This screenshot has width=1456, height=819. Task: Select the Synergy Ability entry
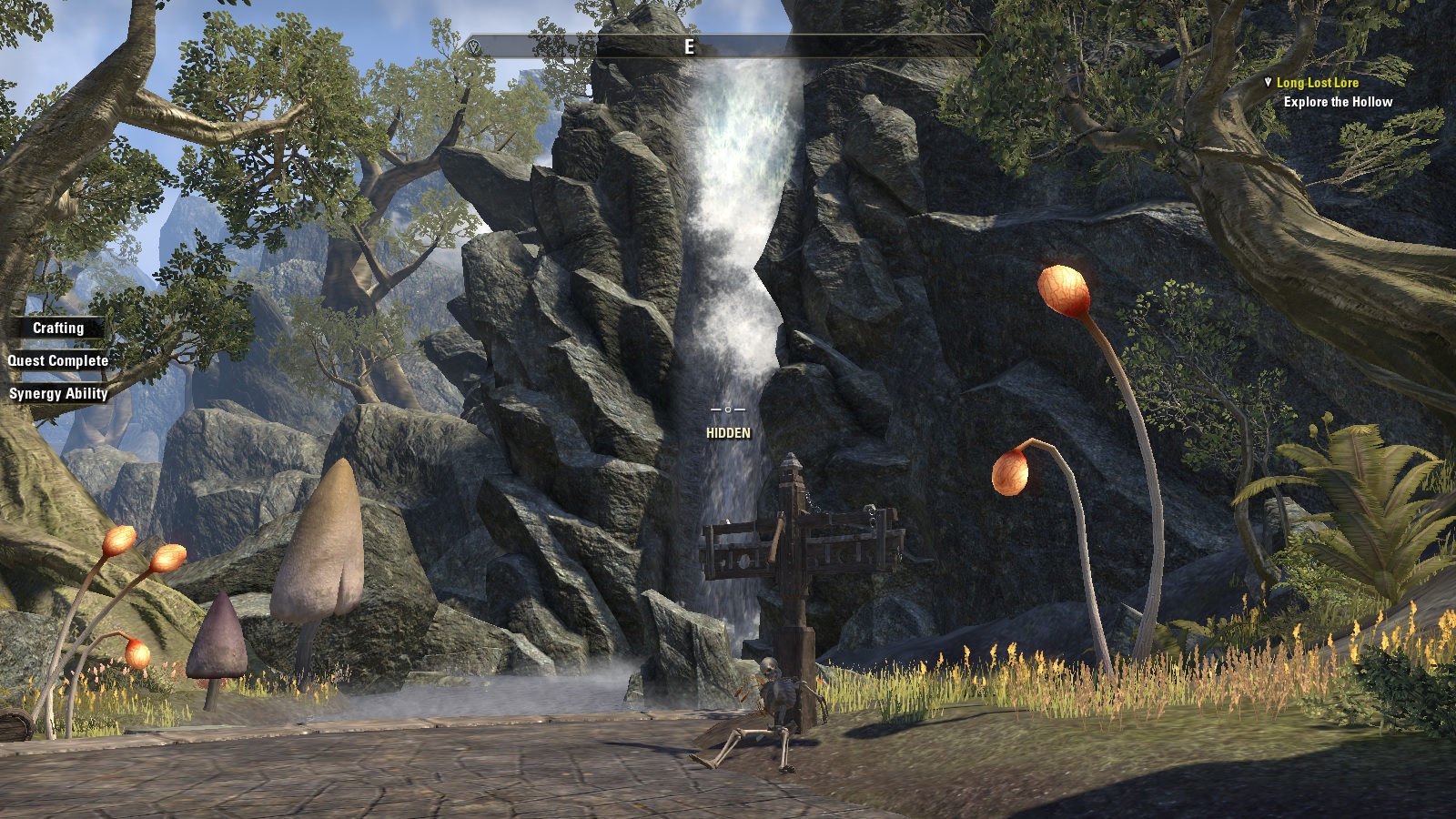coord(58,393)
